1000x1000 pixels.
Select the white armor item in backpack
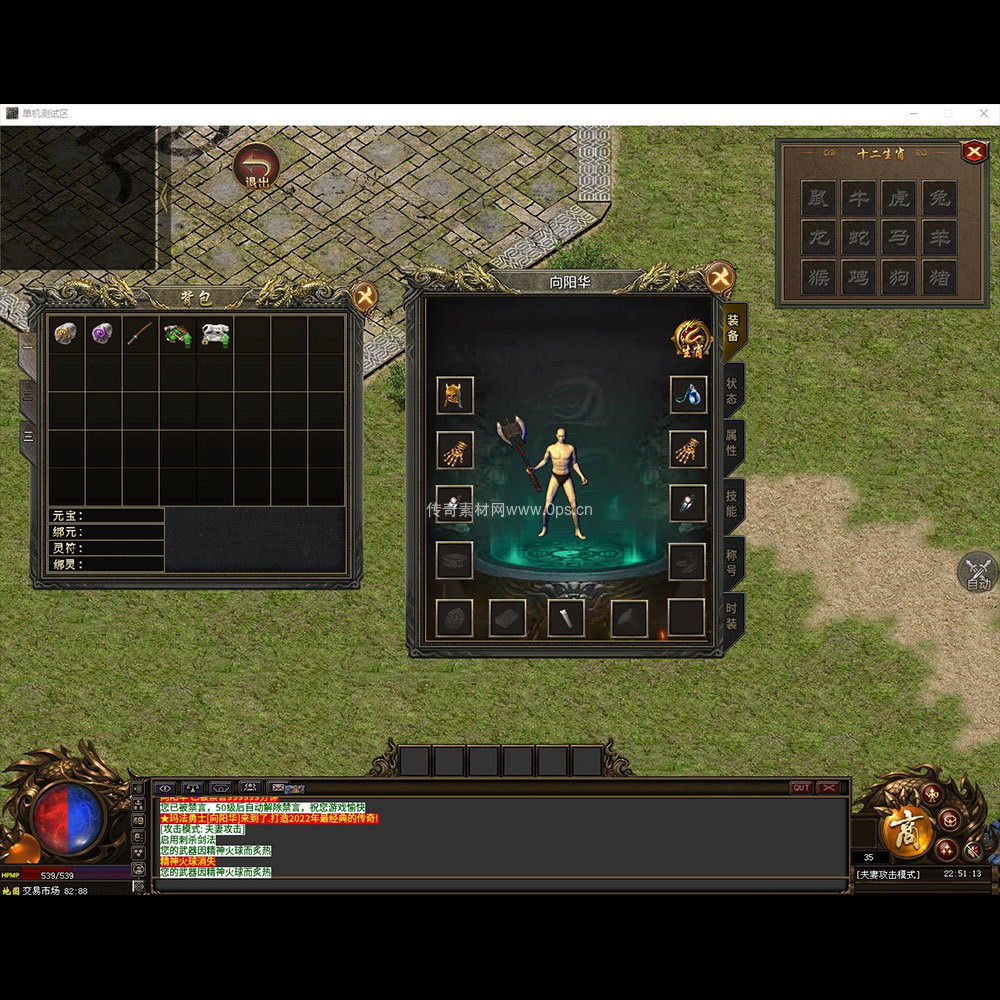pyautogui.click(x=215, y=334)
